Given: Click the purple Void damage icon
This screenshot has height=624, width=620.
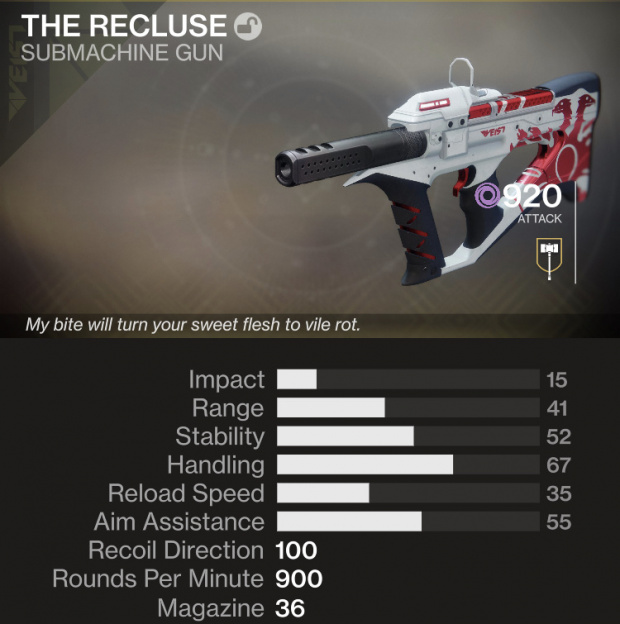Looking at the screenshot, I should [x=488, y=195].
